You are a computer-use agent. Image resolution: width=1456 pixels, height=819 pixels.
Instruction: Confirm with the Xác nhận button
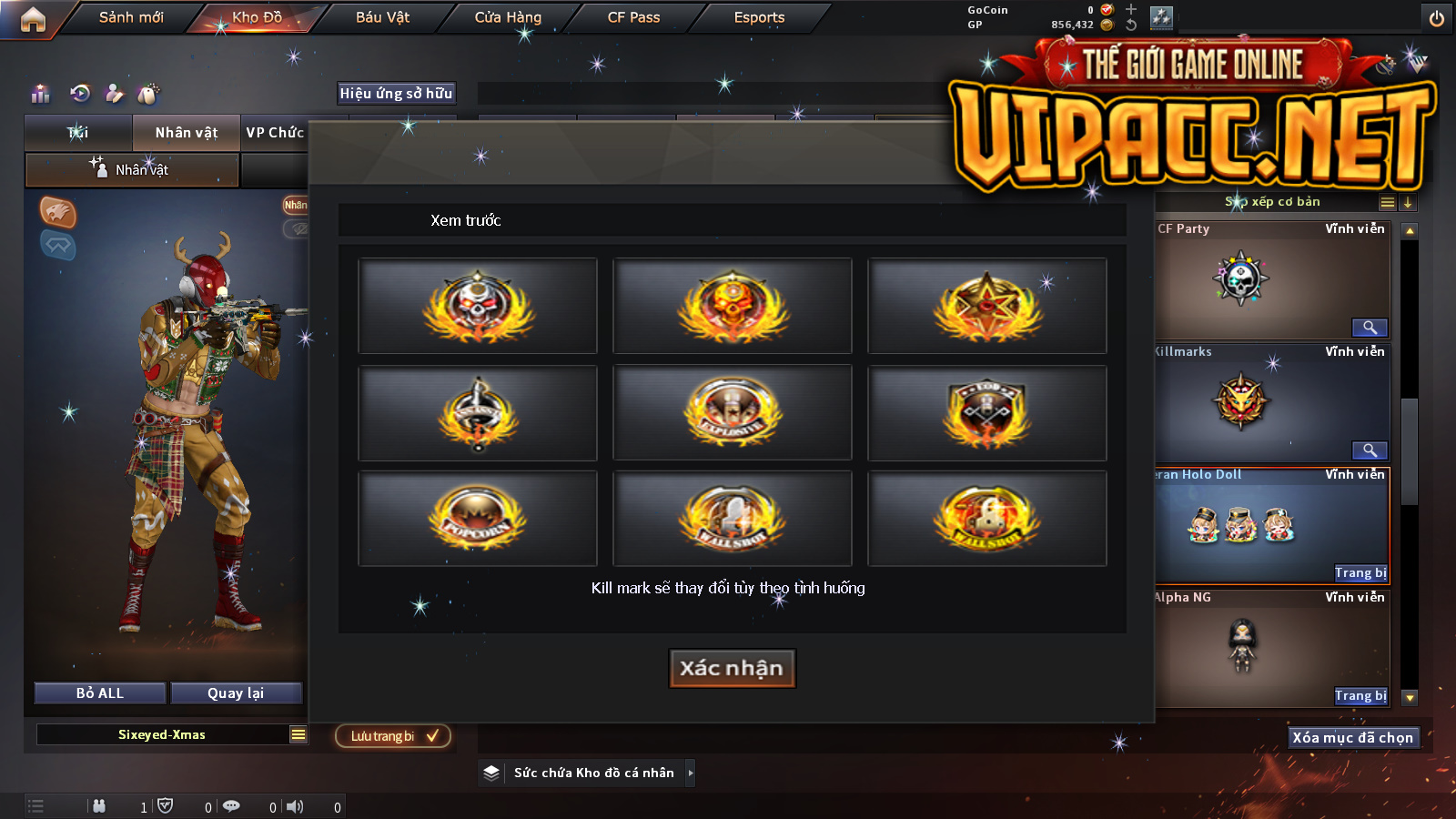[x=732, y=668]
